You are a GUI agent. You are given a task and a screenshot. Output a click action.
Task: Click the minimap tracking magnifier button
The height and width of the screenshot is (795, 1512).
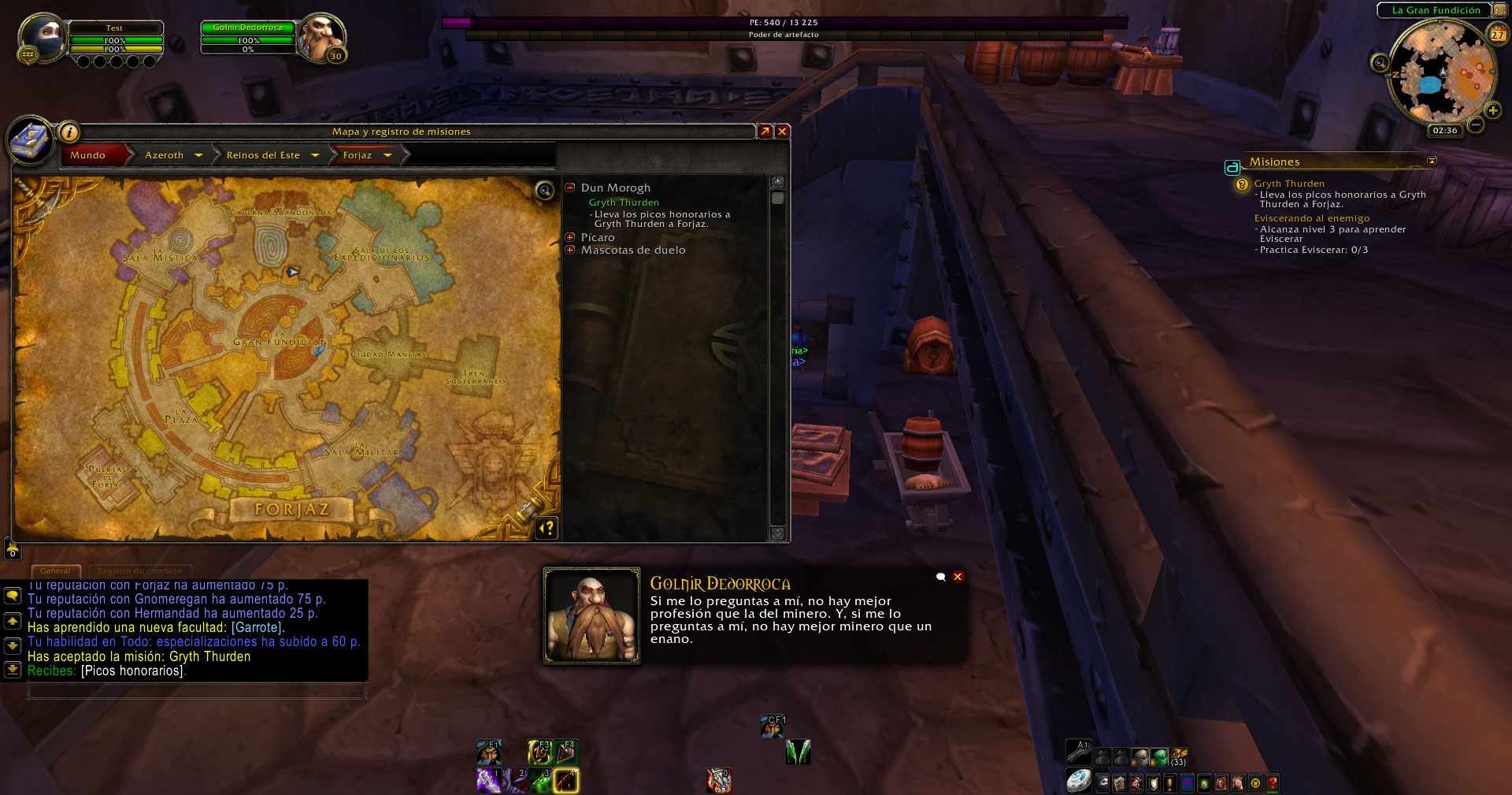[1380, 63]
